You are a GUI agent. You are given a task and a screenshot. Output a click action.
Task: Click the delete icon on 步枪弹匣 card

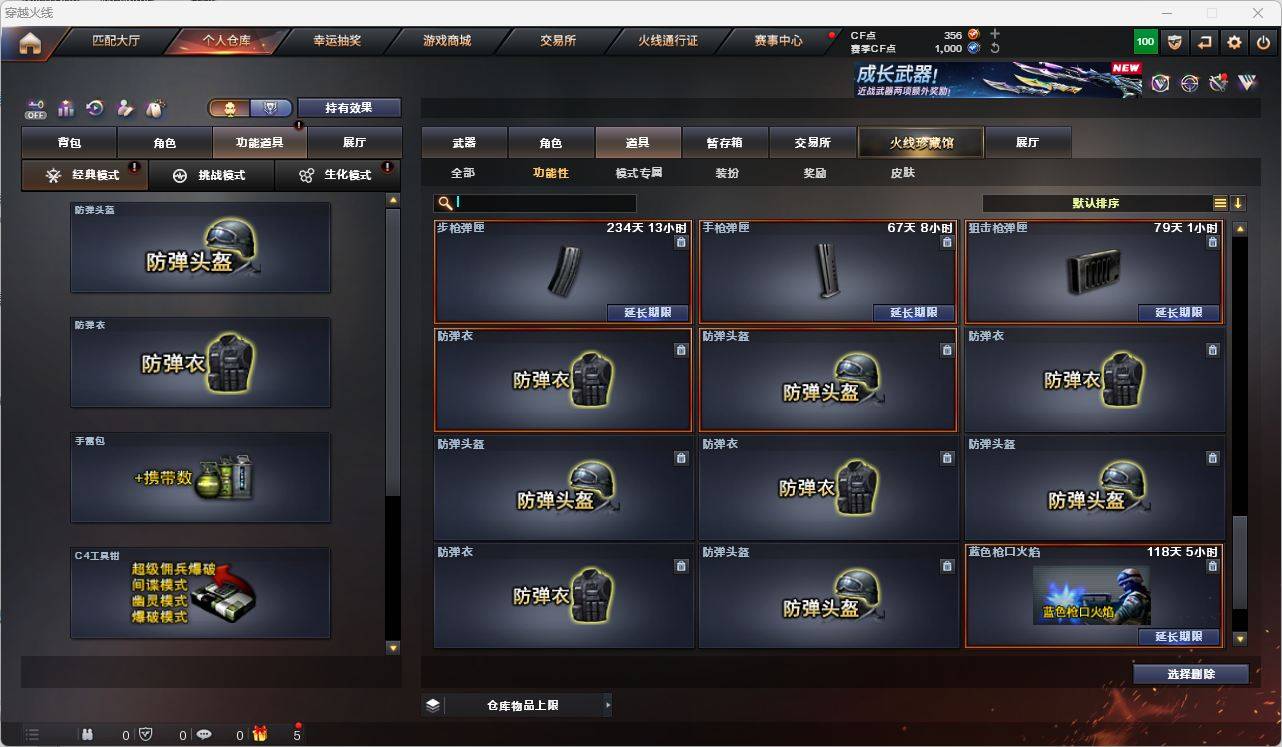click(681, 242)
